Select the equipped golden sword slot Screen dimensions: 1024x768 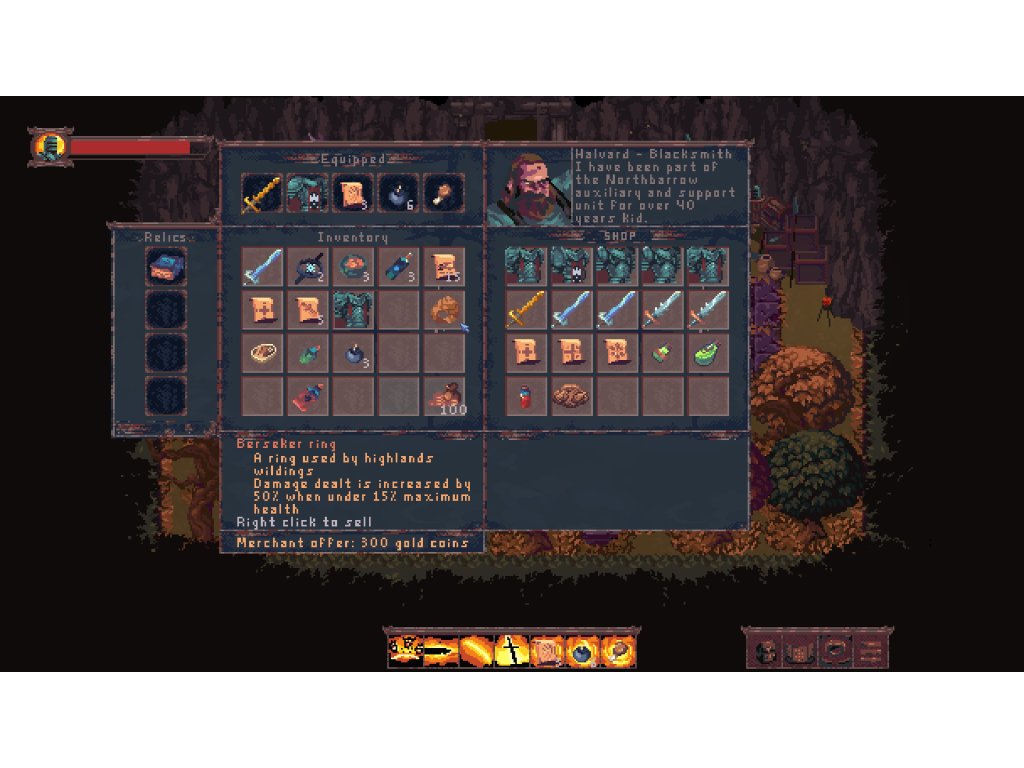tap(261, 194)
